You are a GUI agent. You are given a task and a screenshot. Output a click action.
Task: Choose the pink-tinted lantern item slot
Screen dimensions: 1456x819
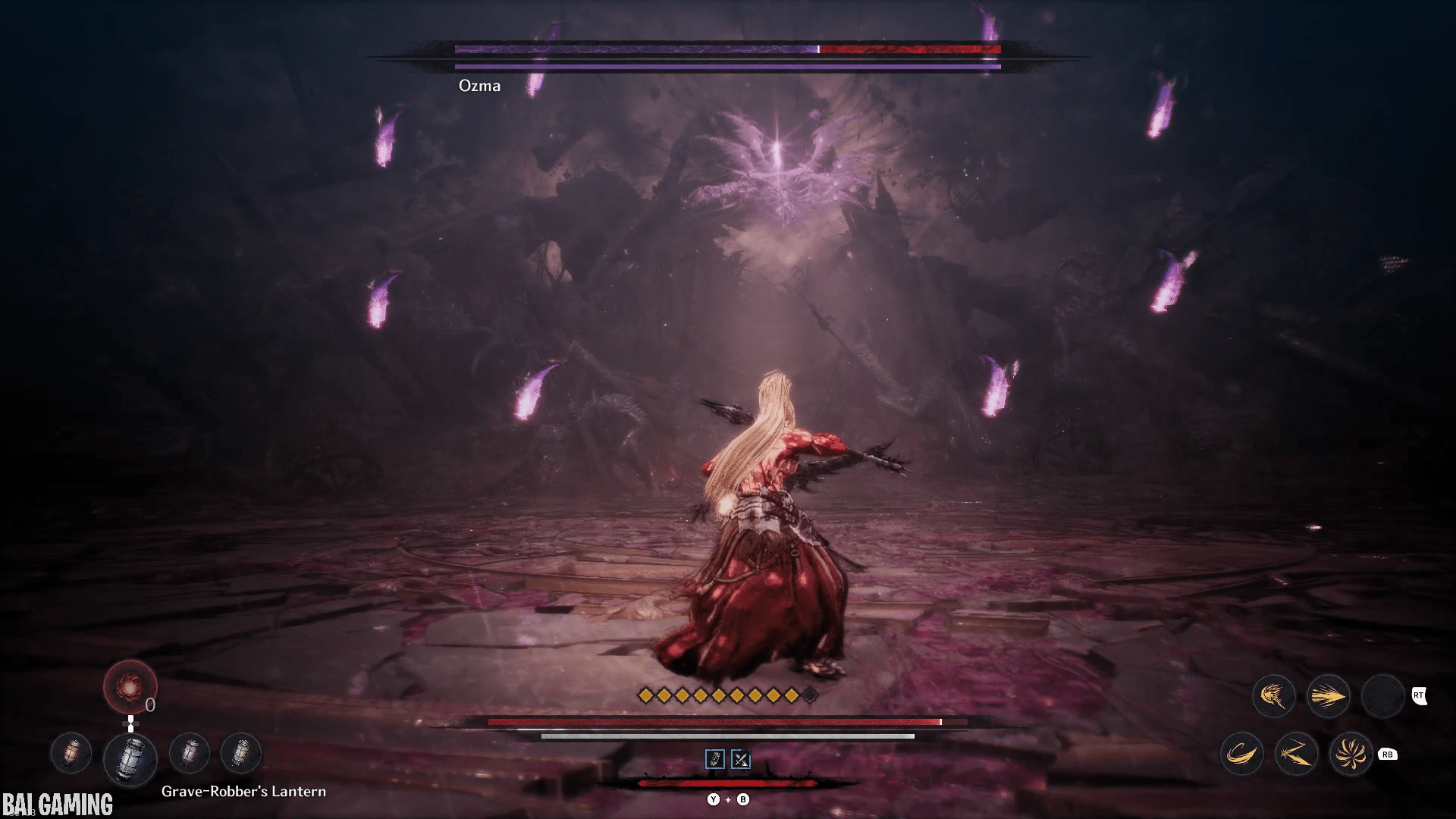click(x=190, y=754)
